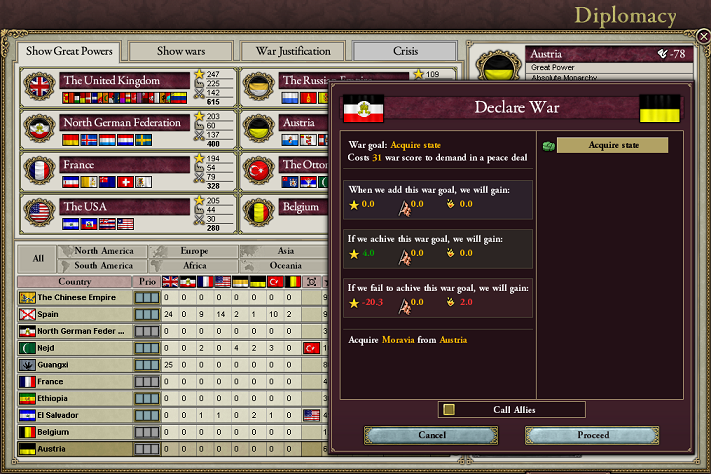Select The United Kingdom great power
Screen dimensions: 711x474
[125, 80]
